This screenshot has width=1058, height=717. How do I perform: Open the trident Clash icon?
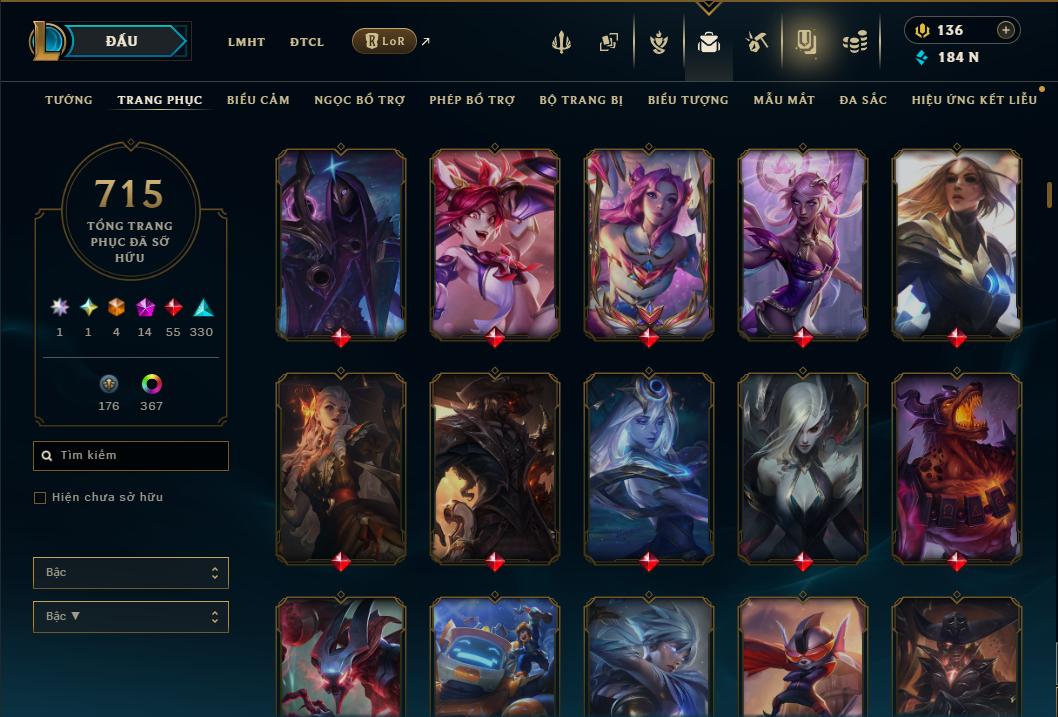coord(561,42)
